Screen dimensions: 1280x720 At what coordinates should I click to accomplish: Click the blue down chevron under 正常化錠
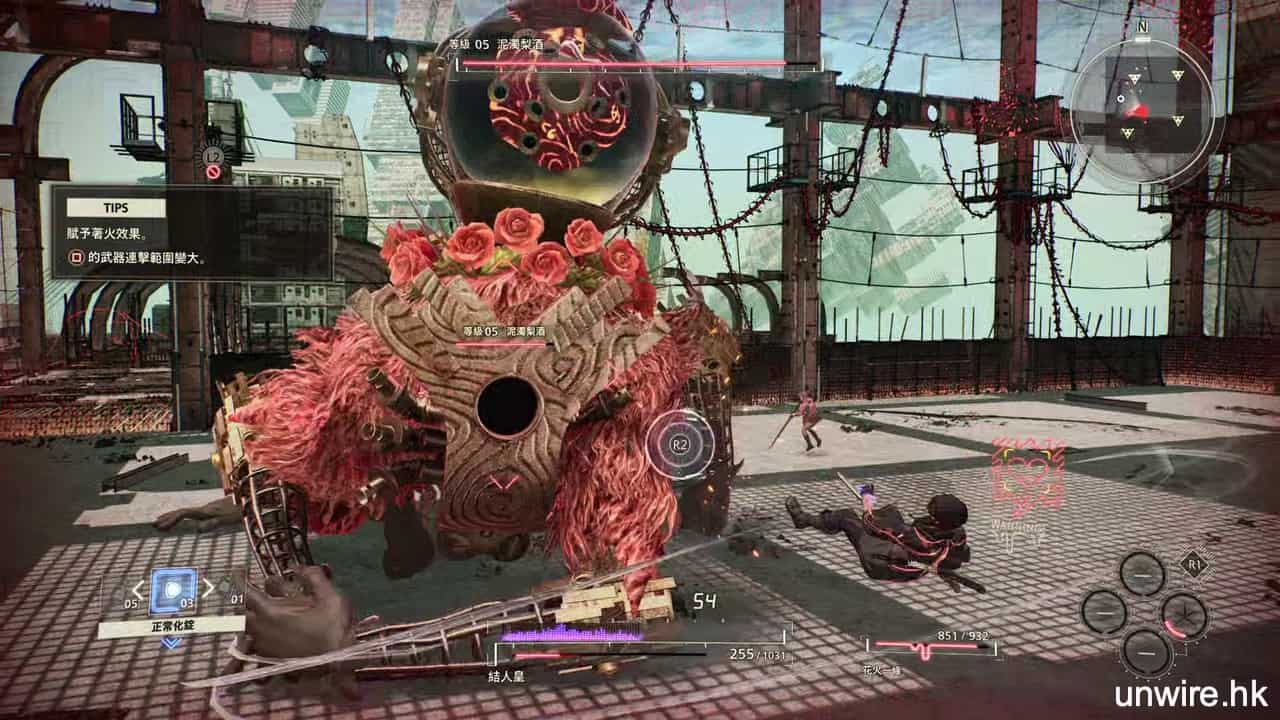(x=172, y=642)
